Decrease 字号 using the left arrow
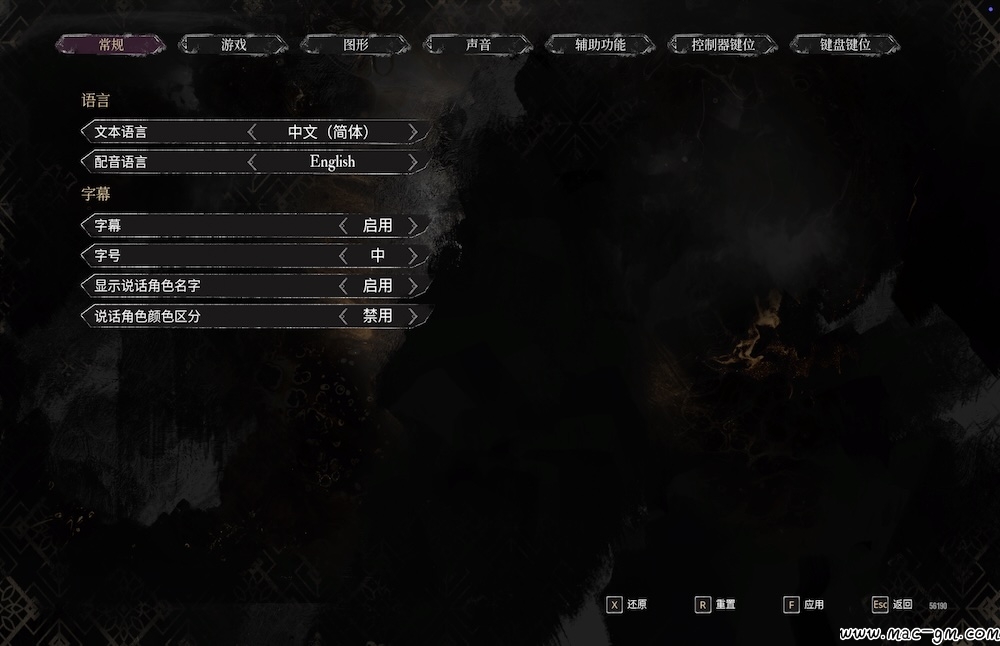Viewport: 1000px width, 646px height. [x=343, y=256]
